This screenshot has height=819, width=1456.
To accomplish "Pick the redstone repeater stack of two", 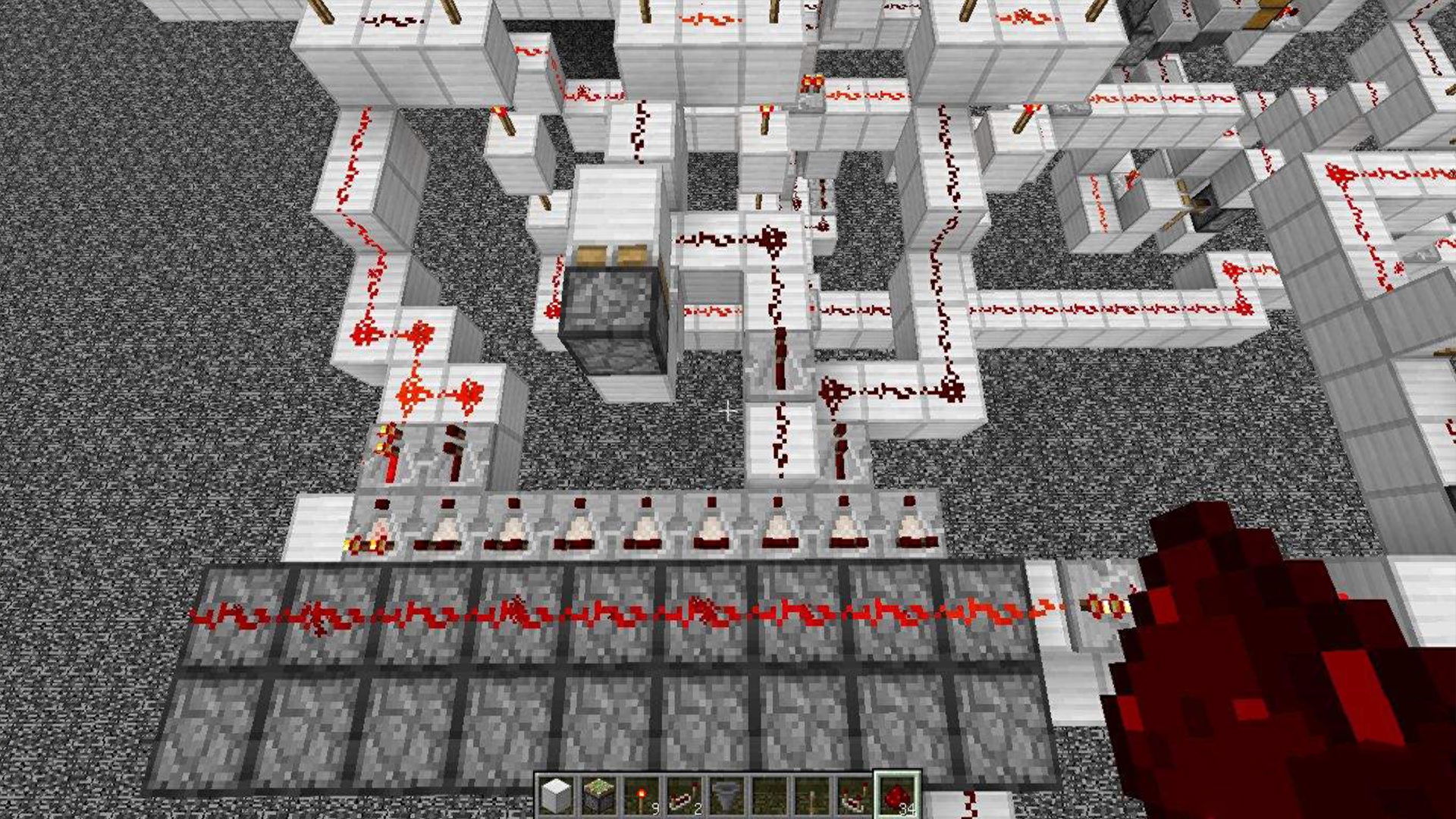I will tap(683, 796).
